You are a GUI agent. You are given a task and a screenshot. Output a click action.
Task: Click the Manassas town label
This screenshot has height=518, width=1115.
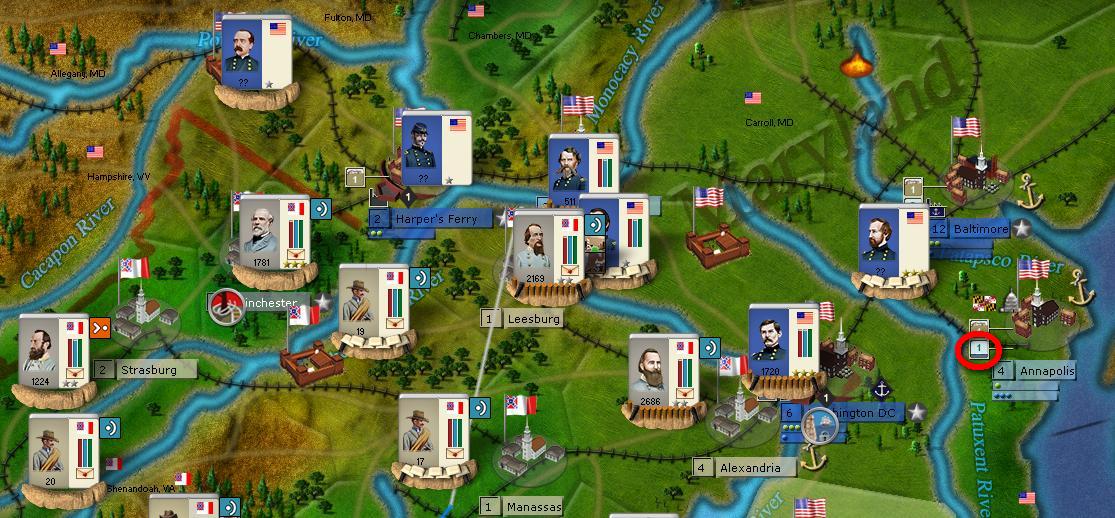pos(533,507)
